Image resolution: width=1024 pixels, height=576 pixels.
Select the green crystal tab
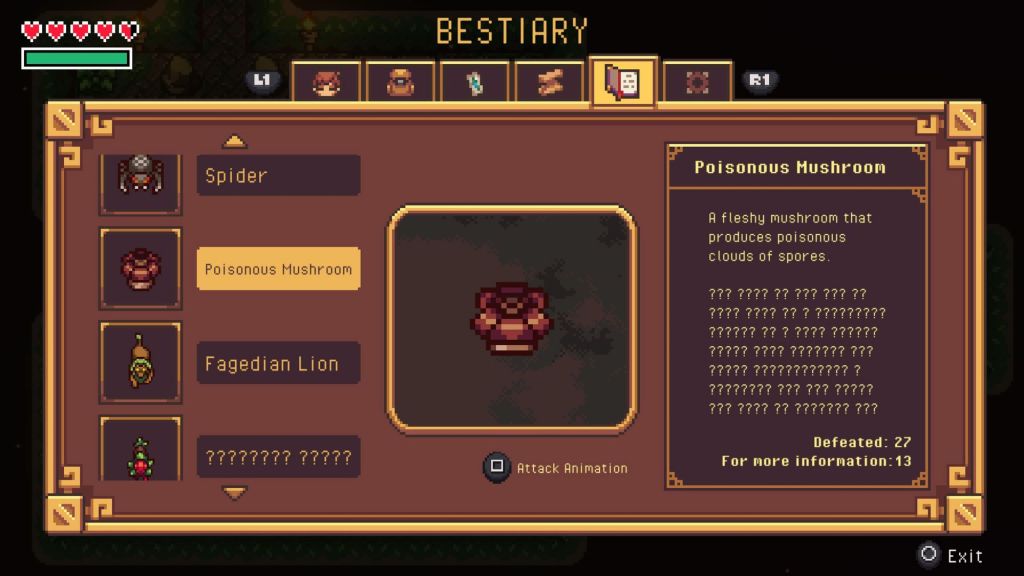point(474,82)
